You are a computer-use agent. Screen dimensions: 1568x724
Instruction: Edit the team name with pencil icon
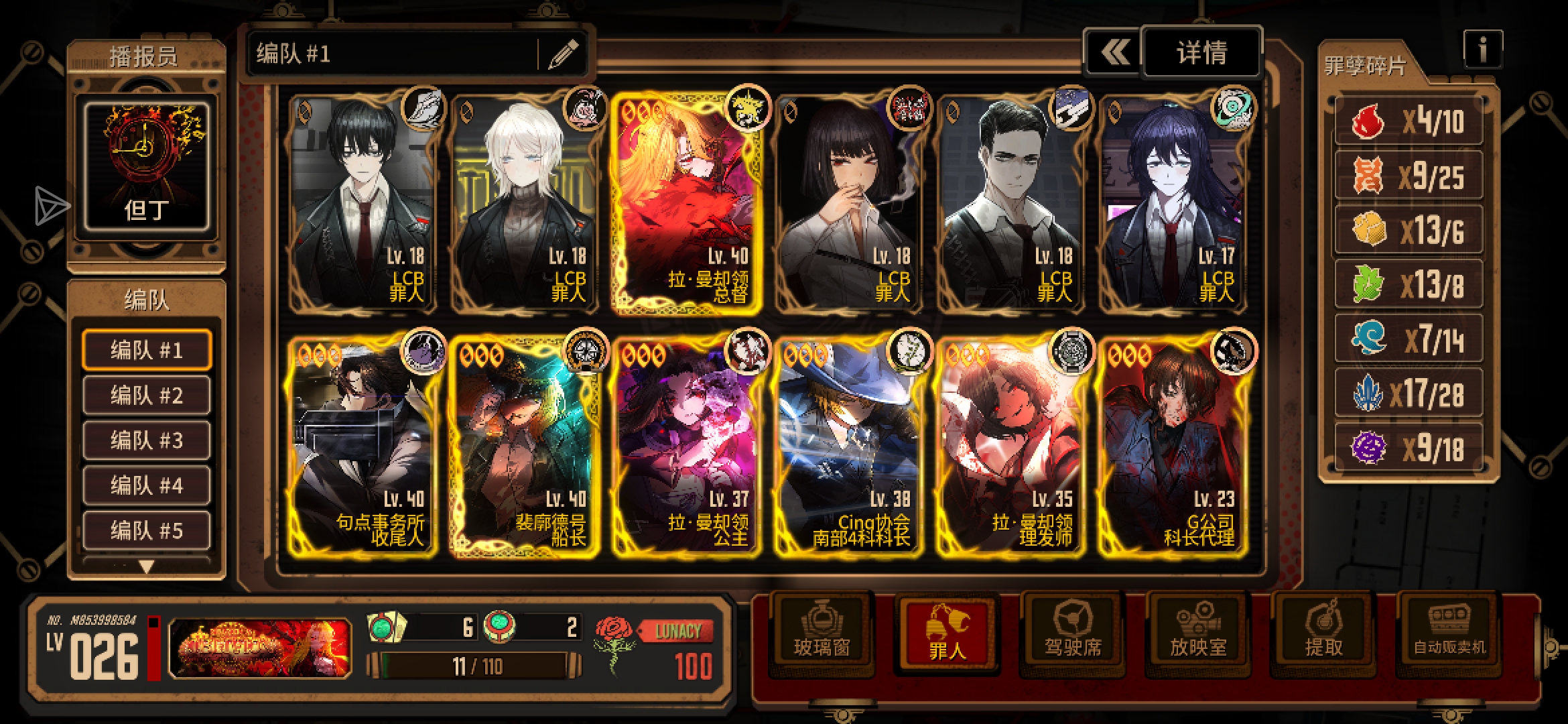563,54
